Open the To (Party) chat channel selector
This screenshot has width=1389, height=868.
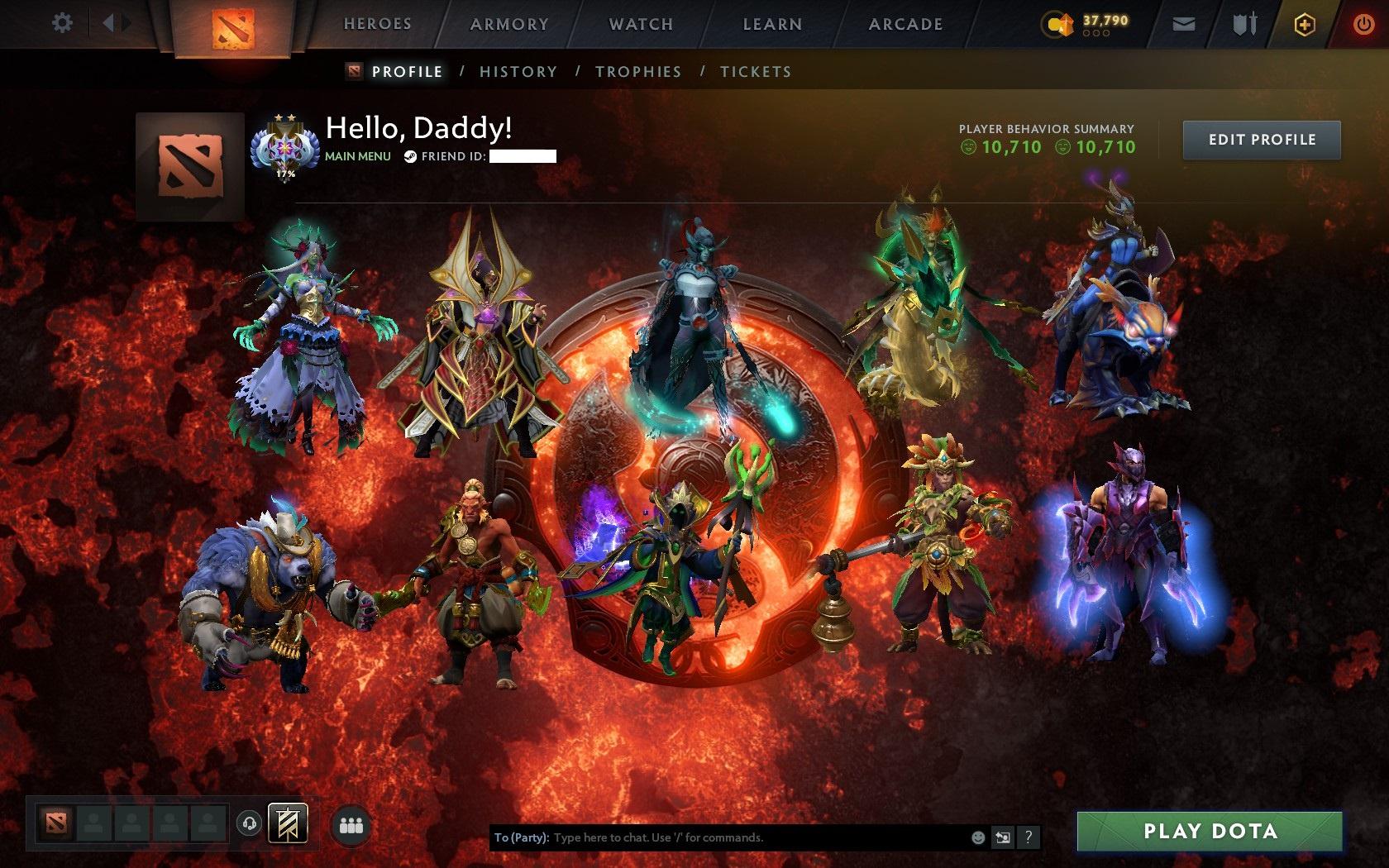518,837
